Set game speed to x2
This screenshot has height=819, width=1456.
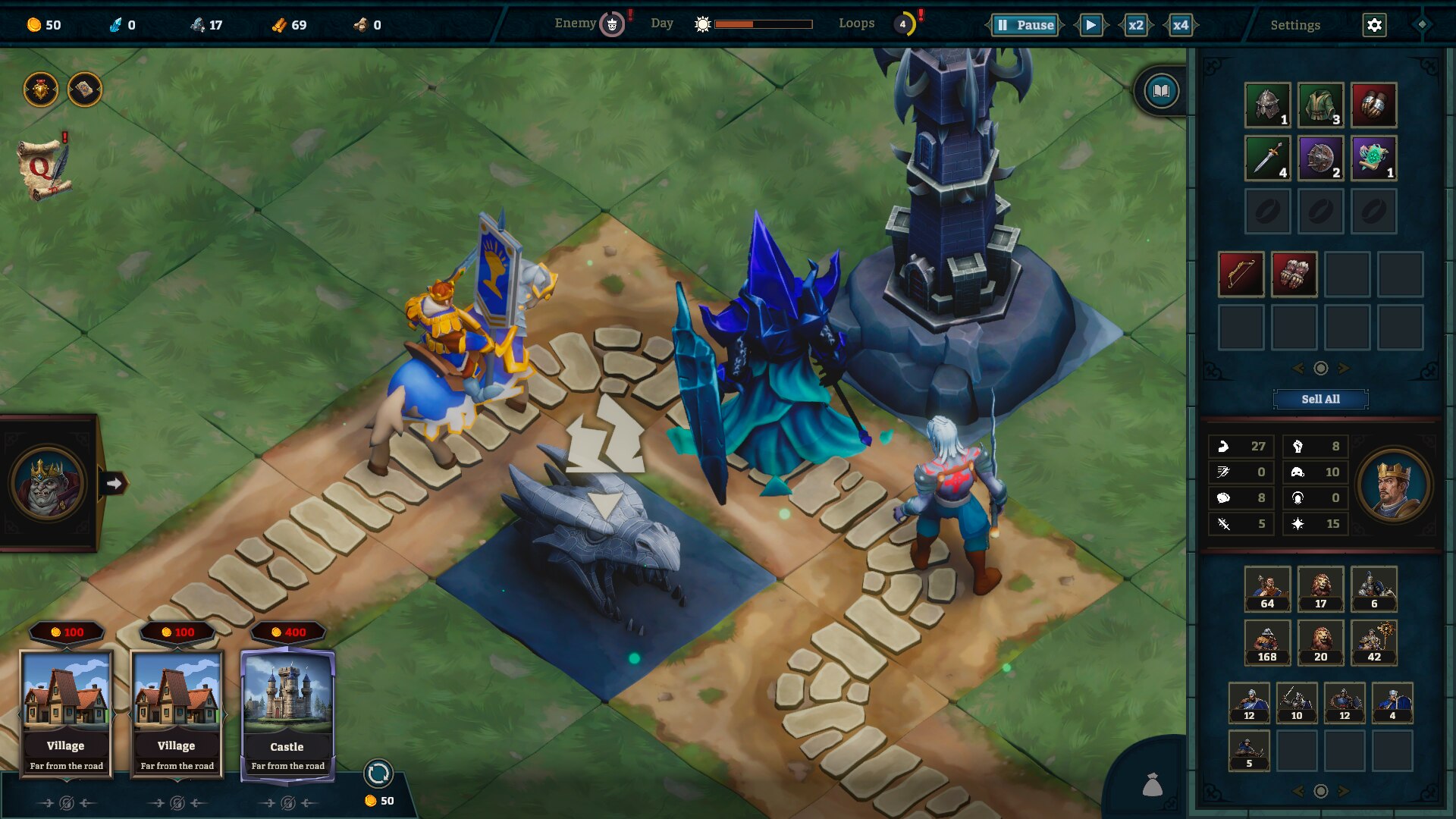[x=1135, y=25]
